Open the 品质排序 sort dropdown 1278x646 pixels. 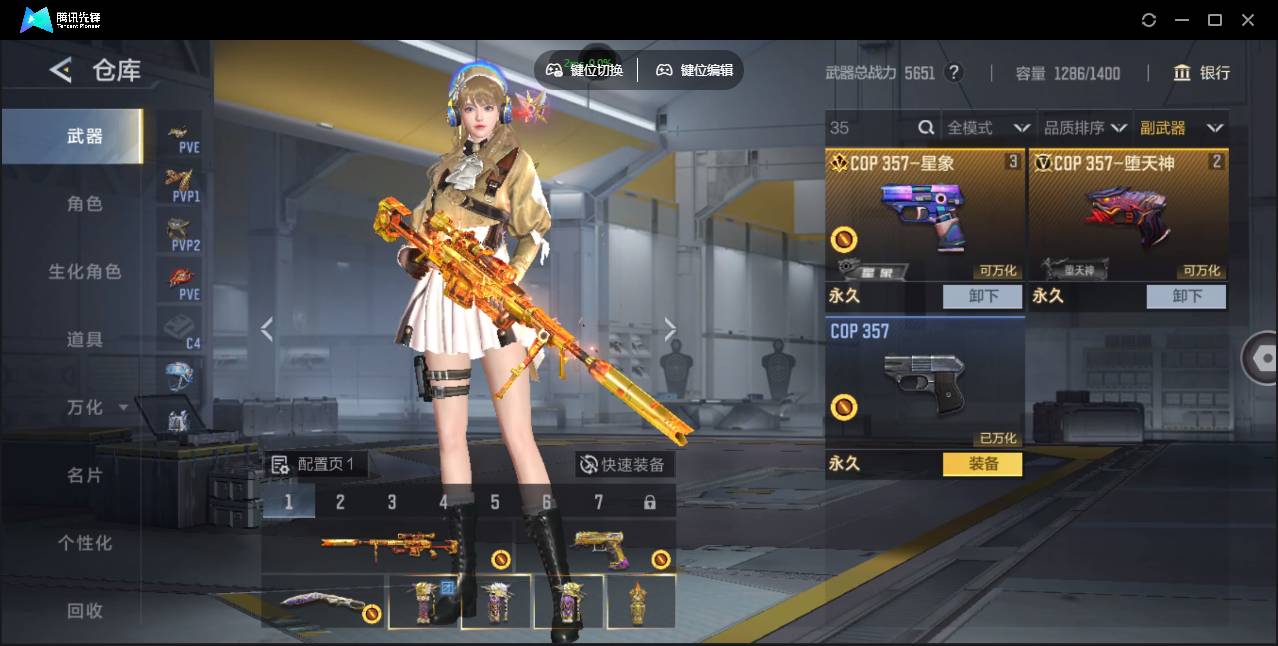1085,128
